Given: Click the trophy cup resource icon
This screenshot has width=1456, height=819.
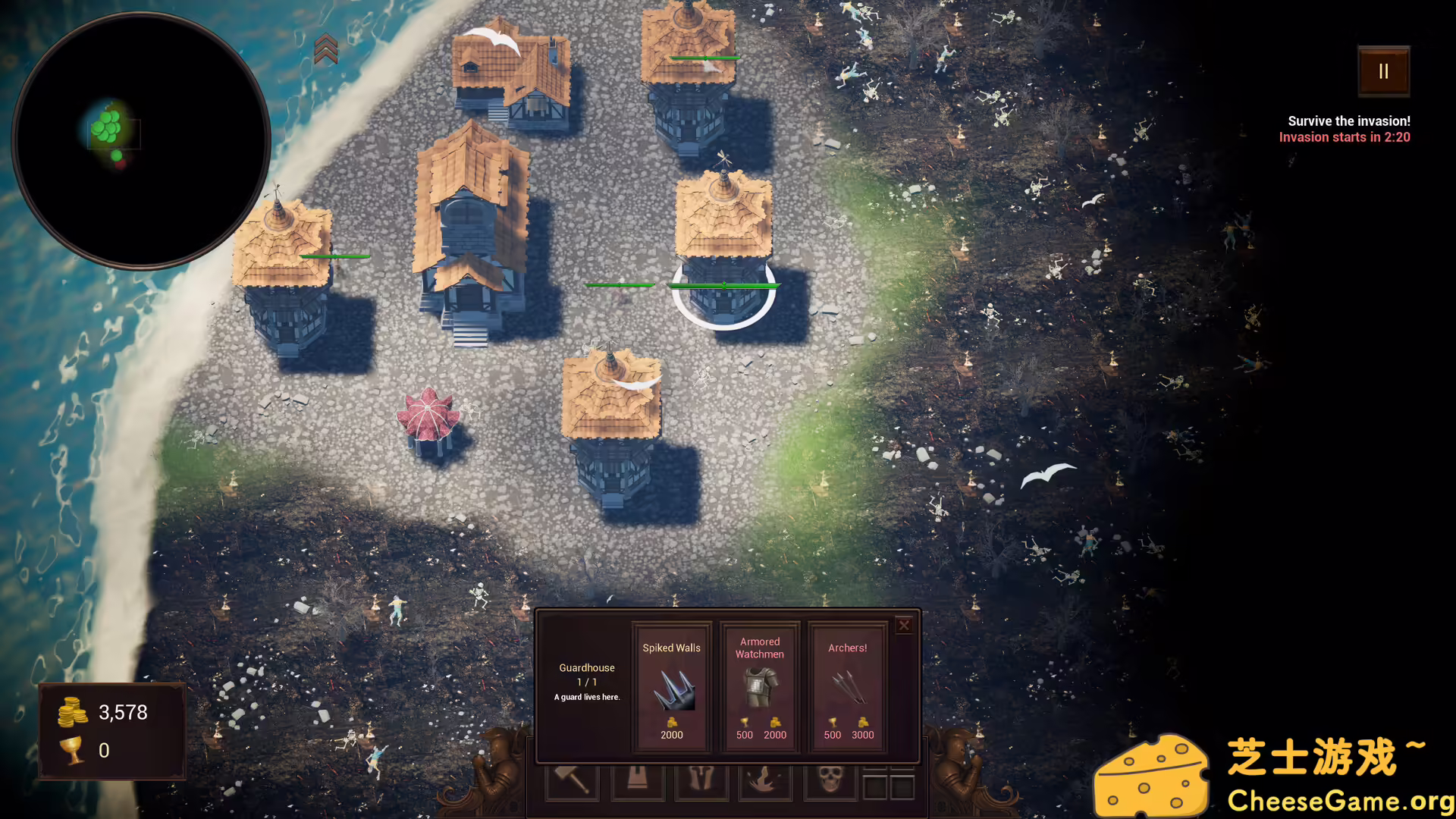Looking at the screenshot, I should (x=72, y=751).
